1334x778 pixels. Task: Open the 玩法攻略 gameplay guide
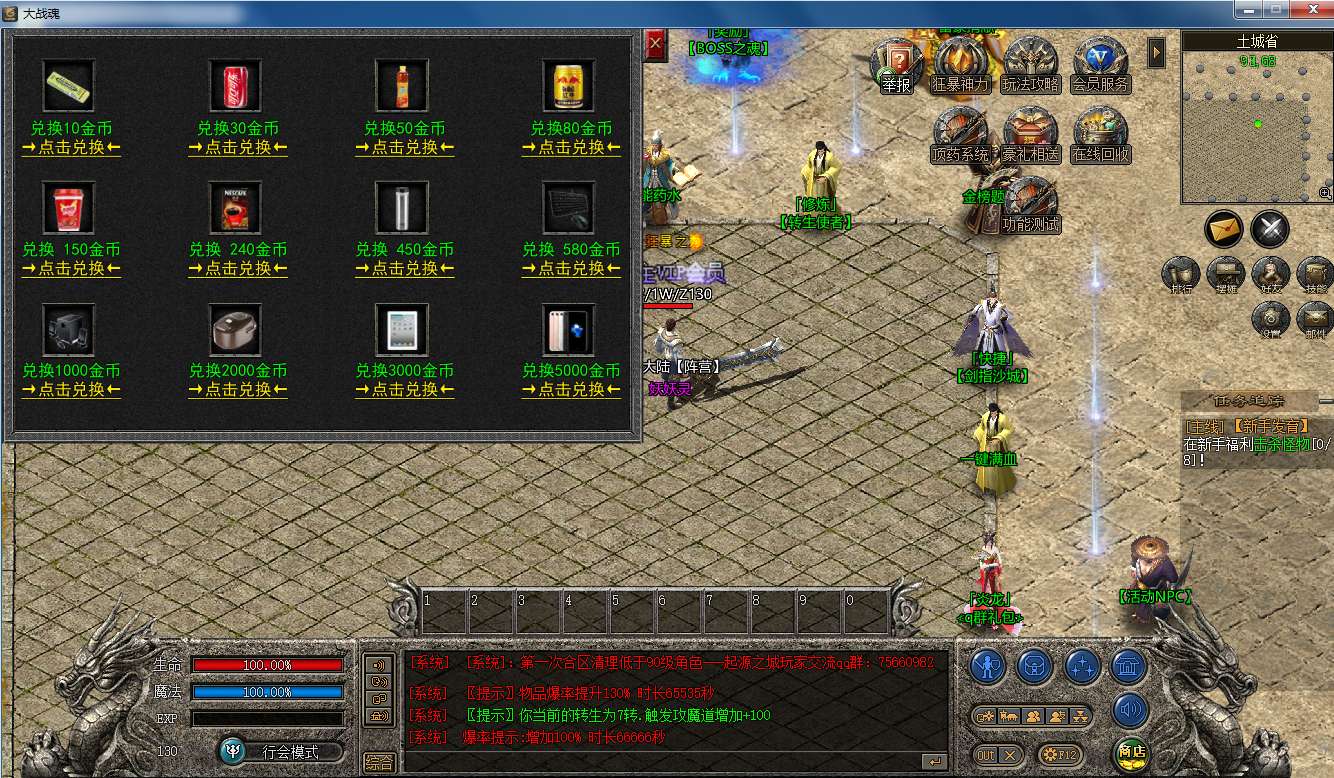[1031, 66]
